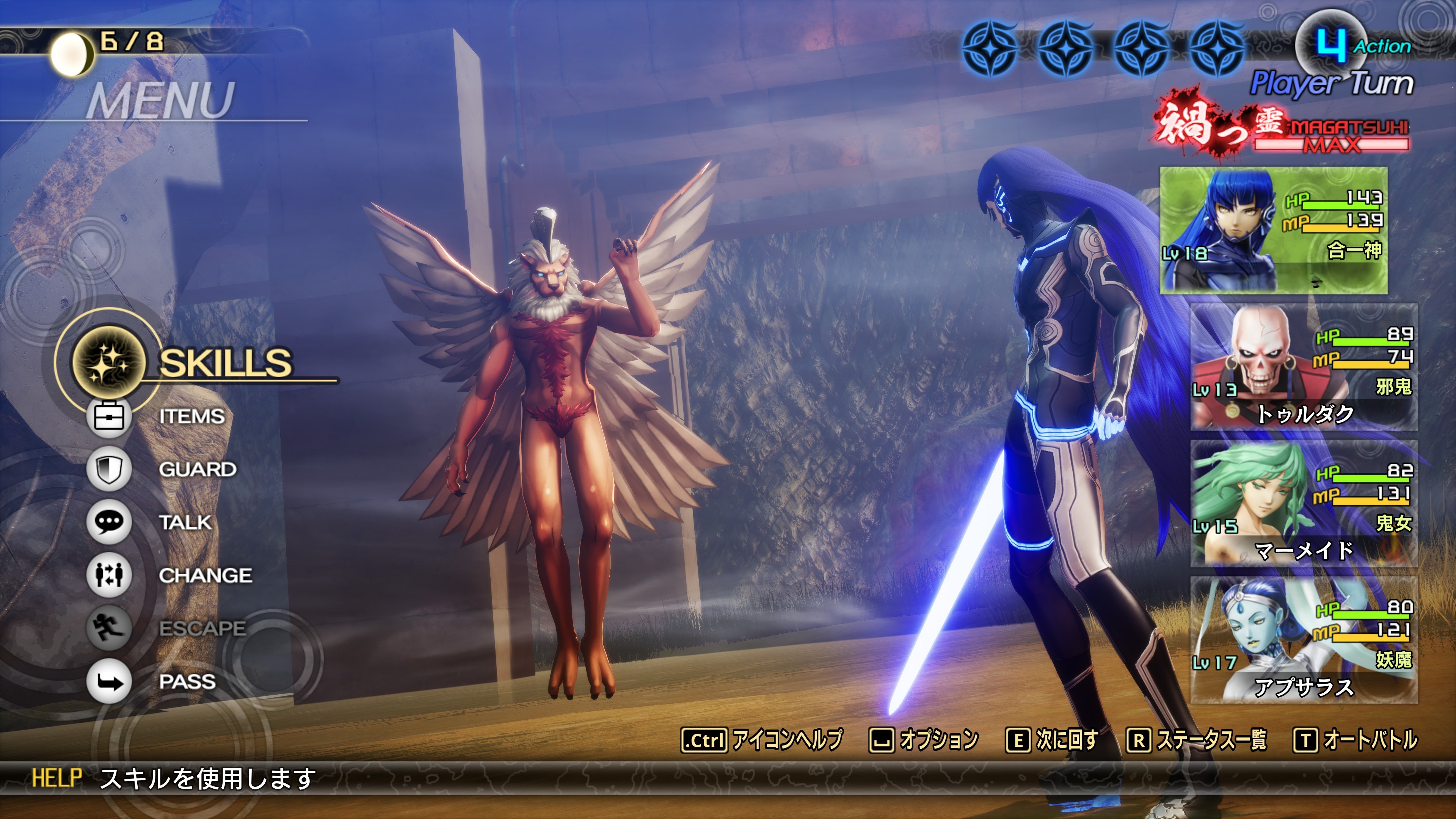Select the Lv 18 protagonist portrait

(1274, 230)
